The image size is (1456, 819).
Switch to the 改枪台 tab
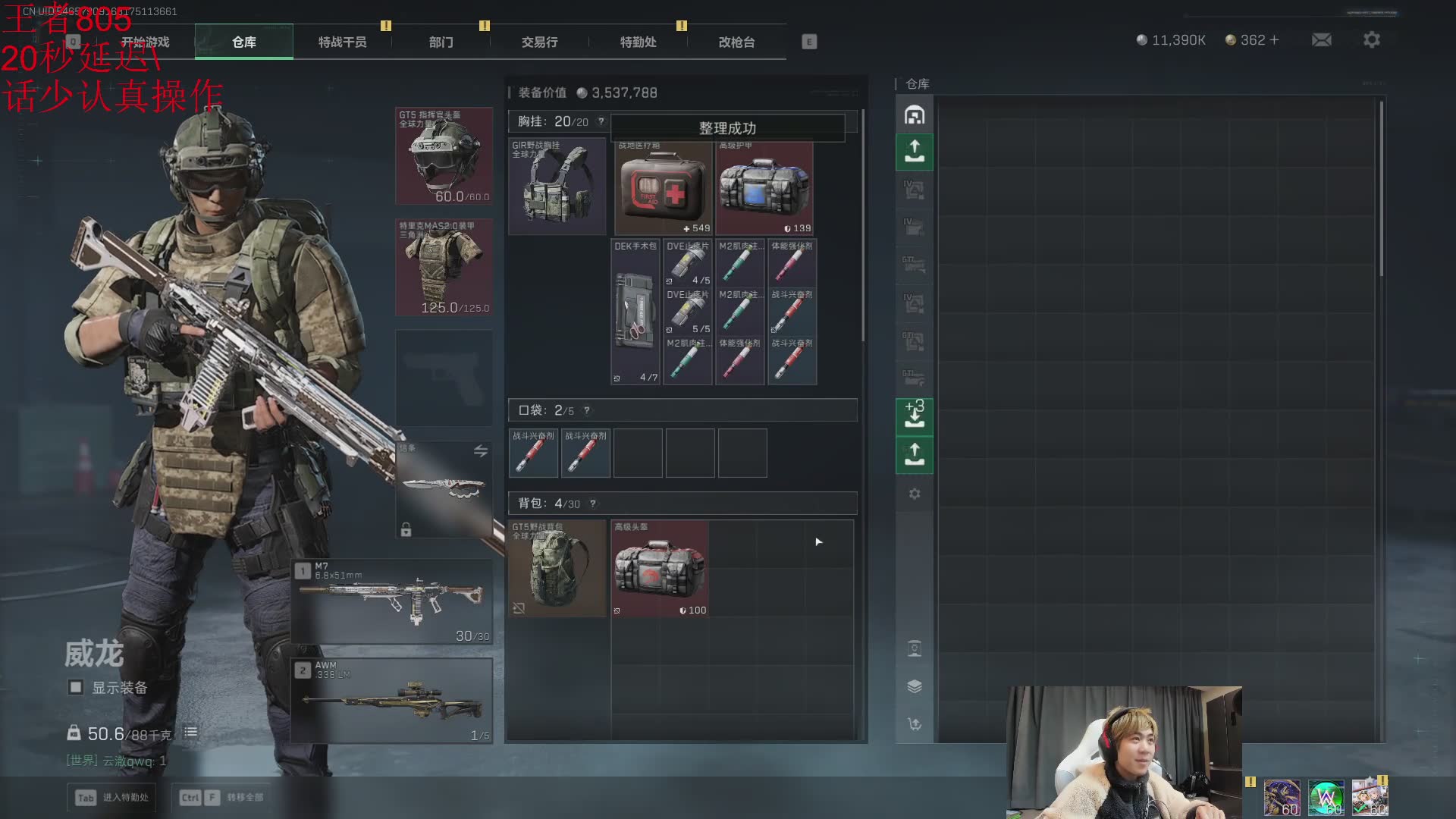click(x=736, y=42)
